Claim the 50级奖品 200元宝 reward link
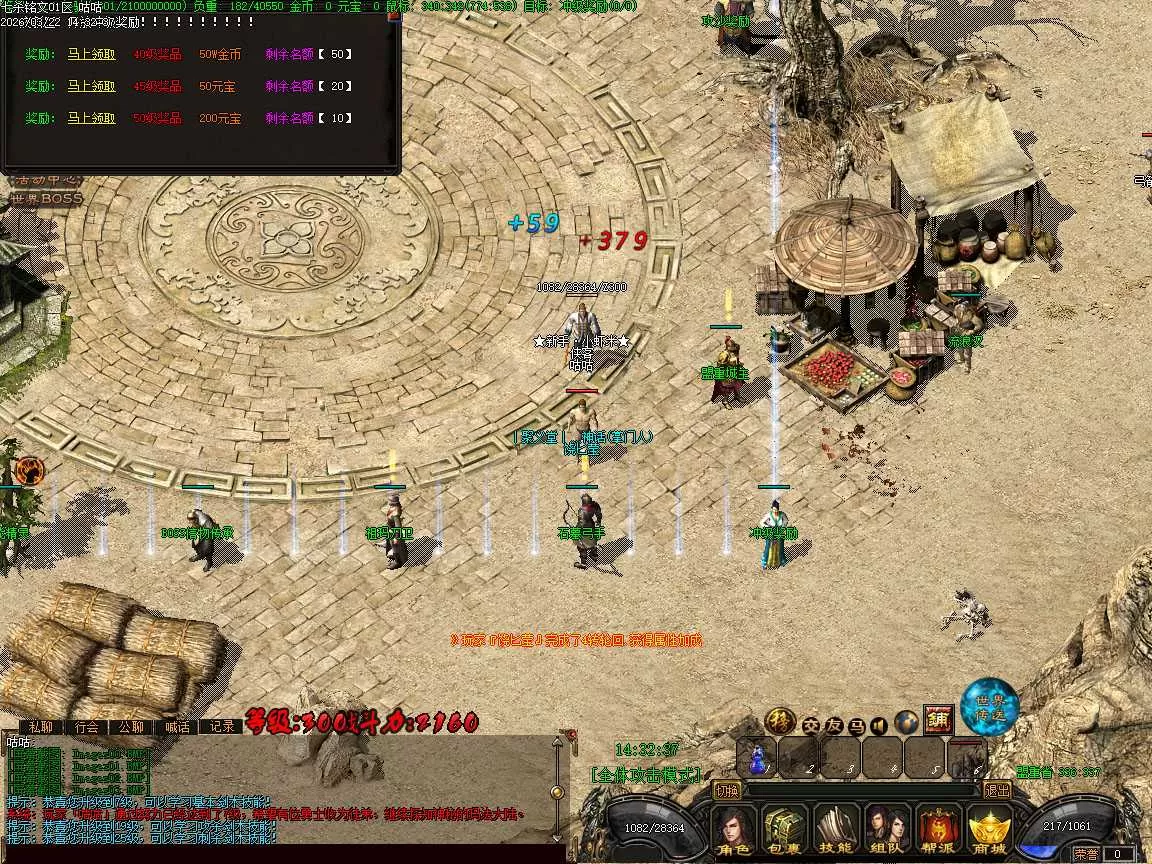This screenshot has width=1152, height=864. click(91, 118)
